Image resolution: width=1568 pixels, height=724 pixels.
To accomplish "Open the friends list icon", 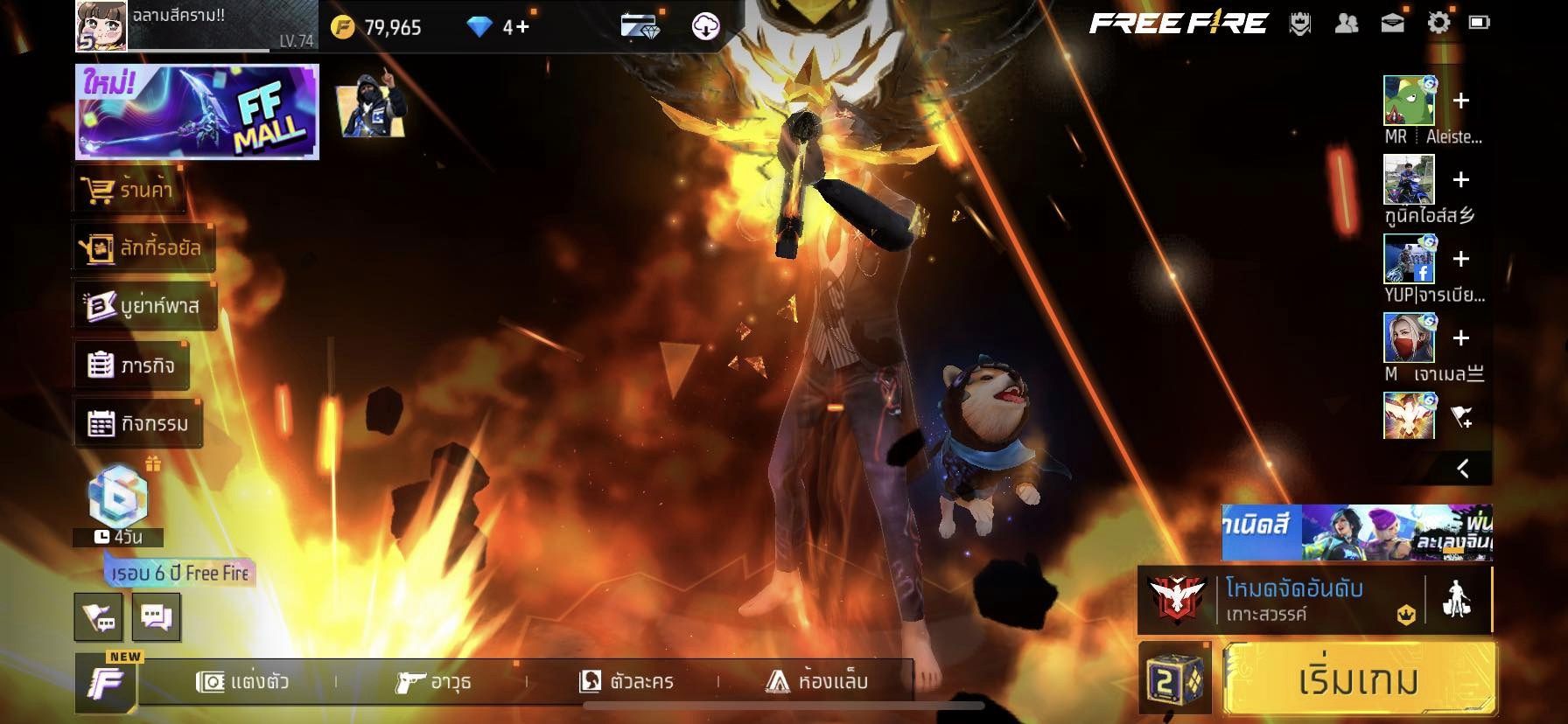I will (1347, 24).
